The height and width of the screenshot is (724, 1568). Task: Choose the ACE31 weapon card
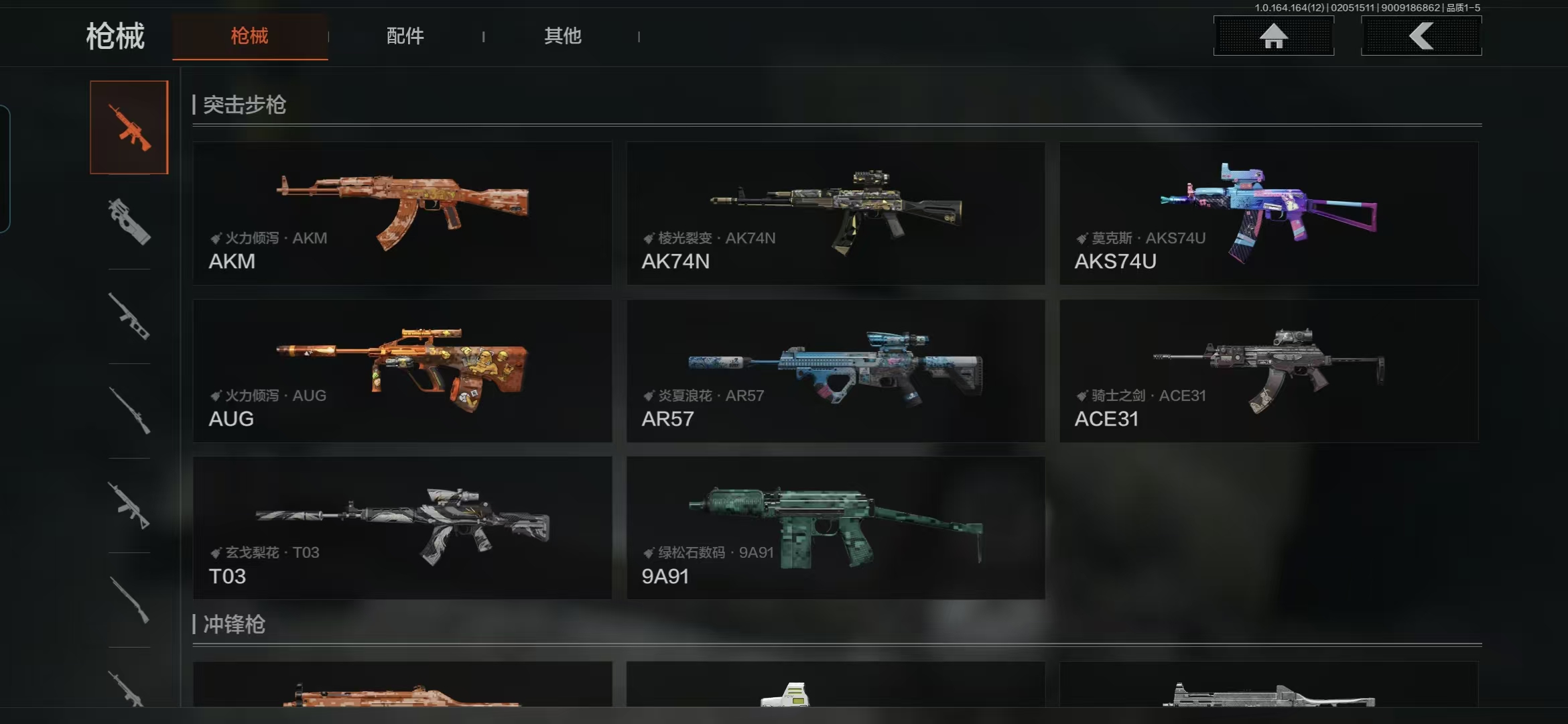[1268, 371]
